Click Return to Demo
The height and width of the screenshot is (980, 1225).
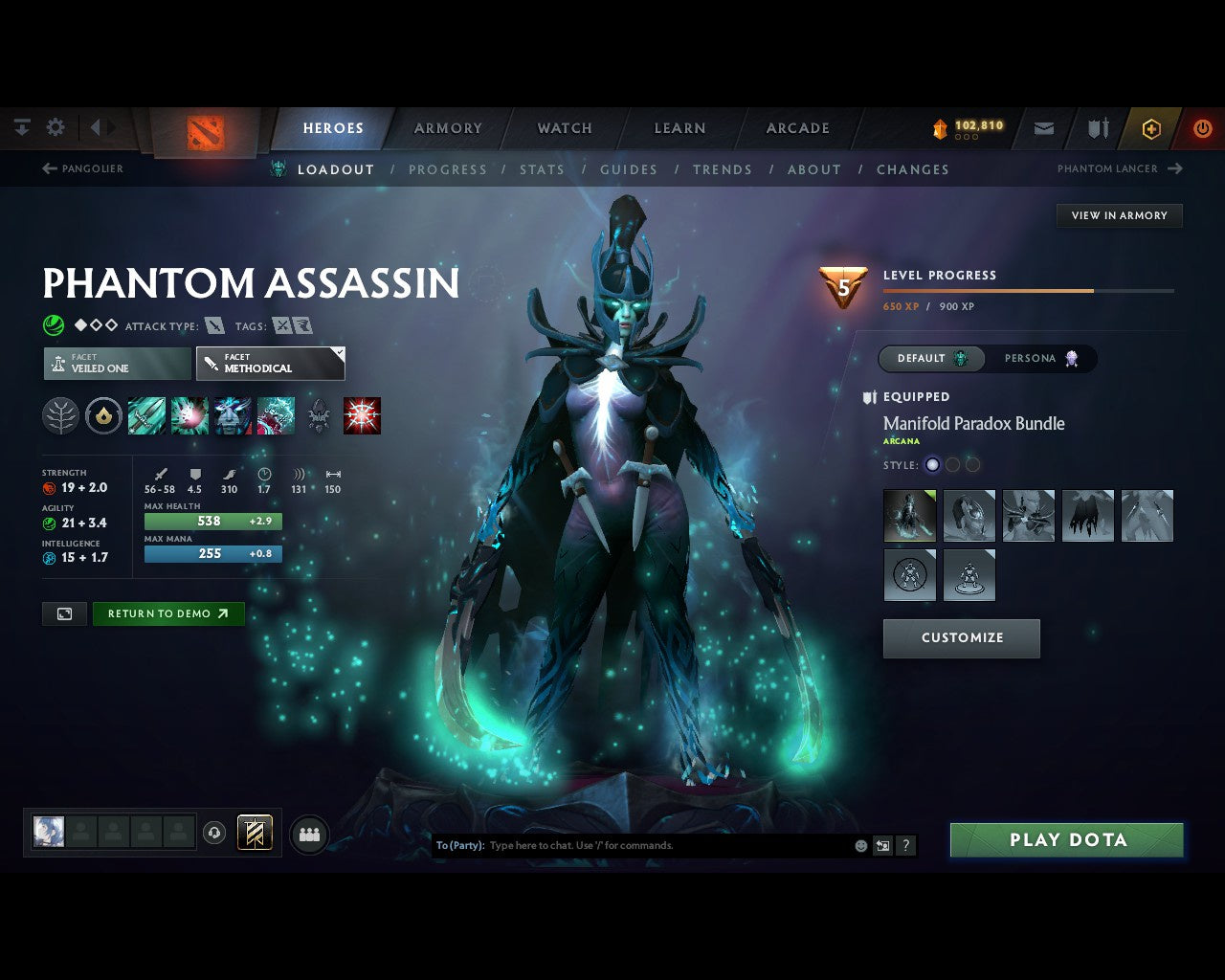click(x=168, y=614)
